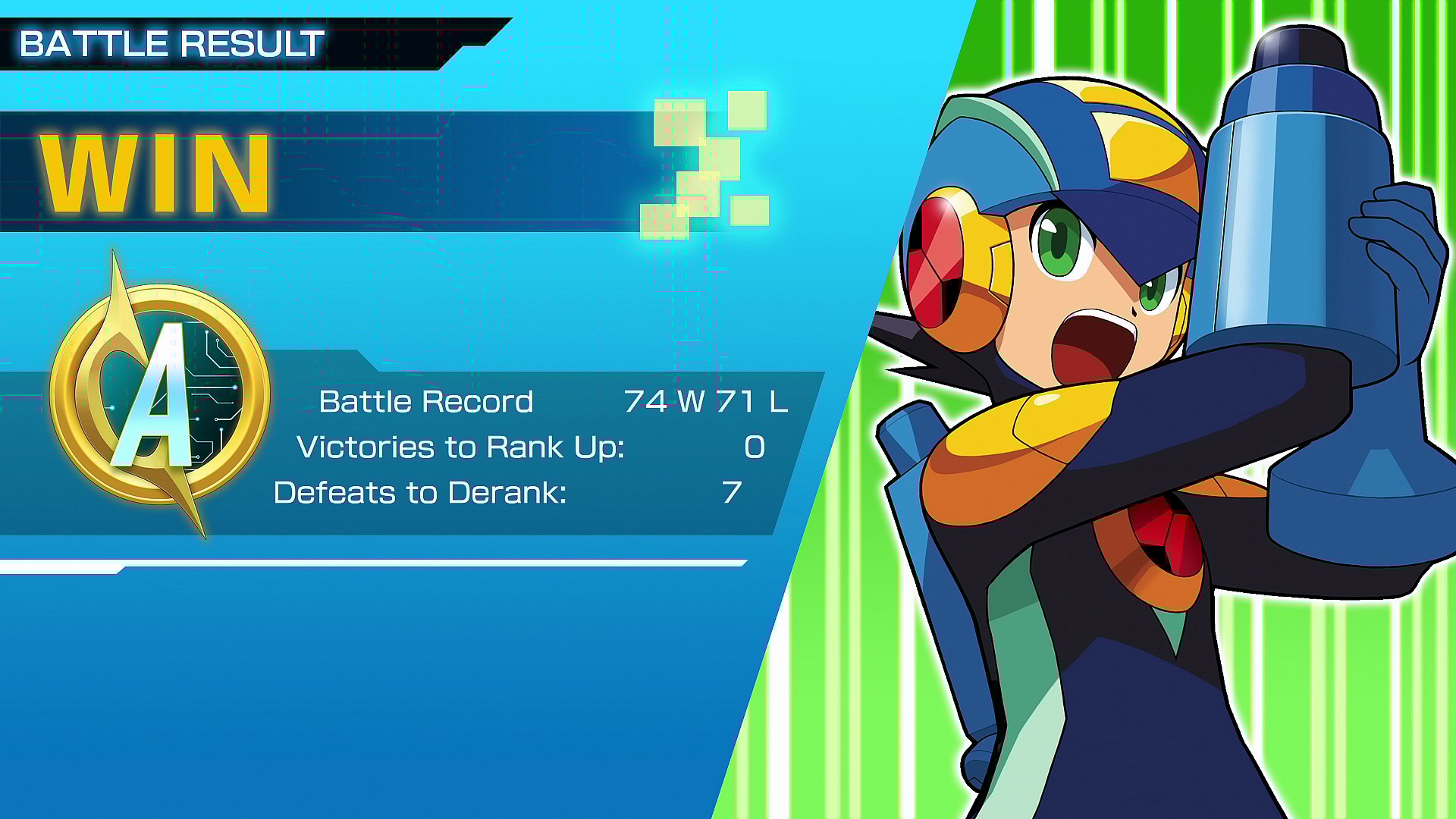Toggle the WIN banner display
This screenshot has width=1456, height=819.
(x=152, y=173)
